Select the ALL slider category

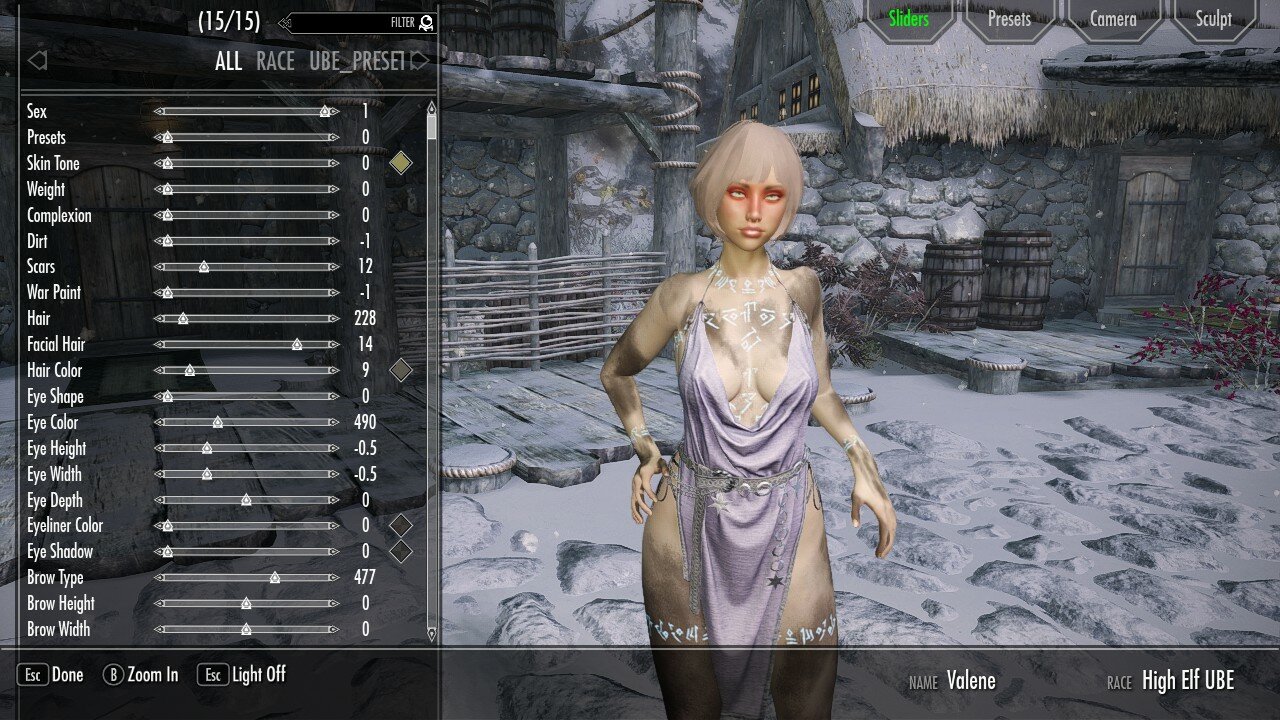[228, 61]
